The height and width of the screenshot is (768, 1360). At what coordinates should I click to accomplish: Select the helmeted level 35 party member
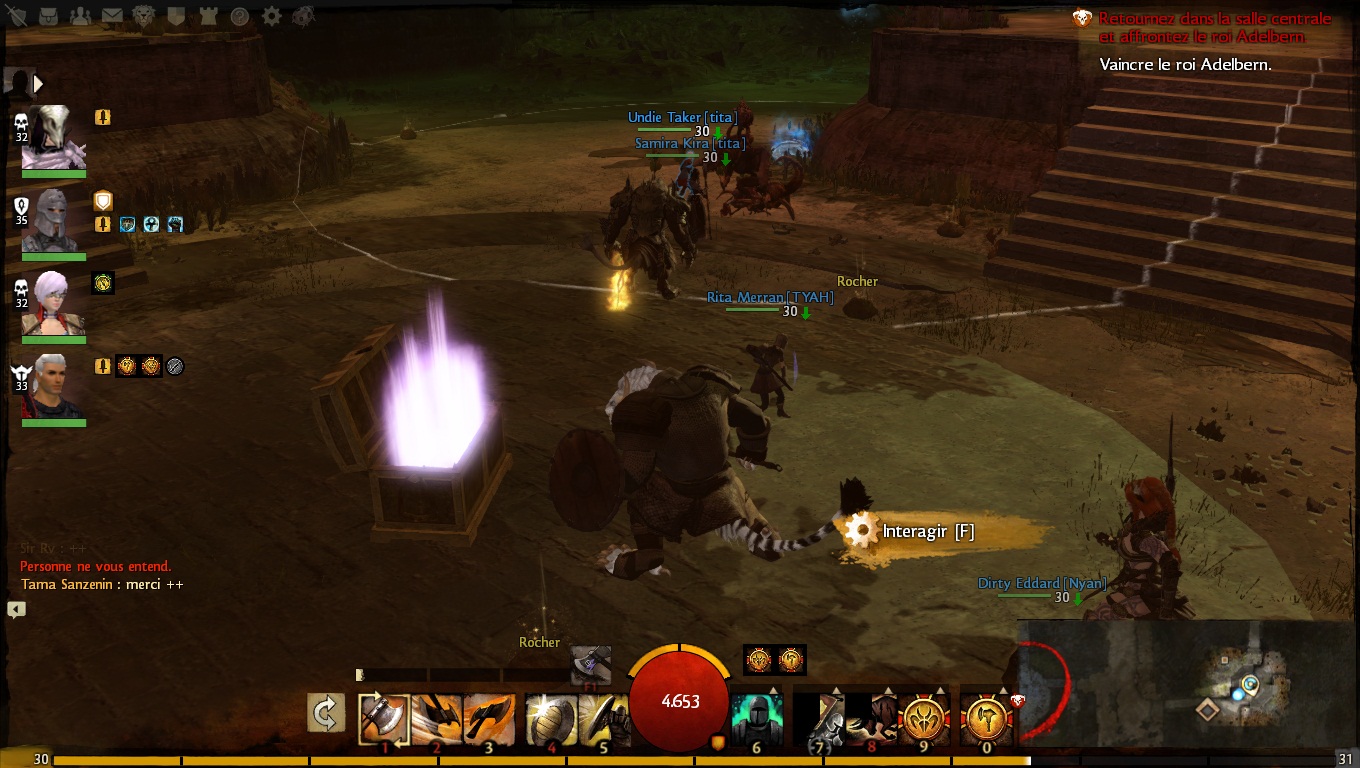(x=53, y=220)
